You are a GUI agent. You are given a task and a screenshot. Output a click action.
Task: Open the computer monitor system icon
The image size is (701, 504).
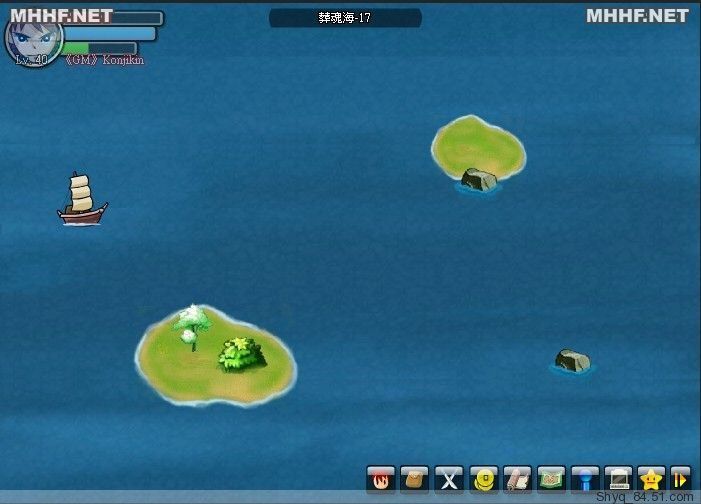point(619,479)
